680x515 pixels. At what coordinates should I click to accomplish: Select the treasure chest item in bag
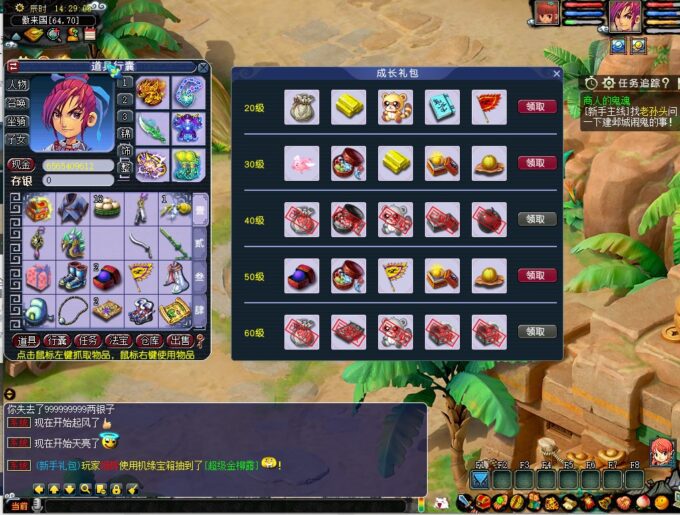click(40, 209)
